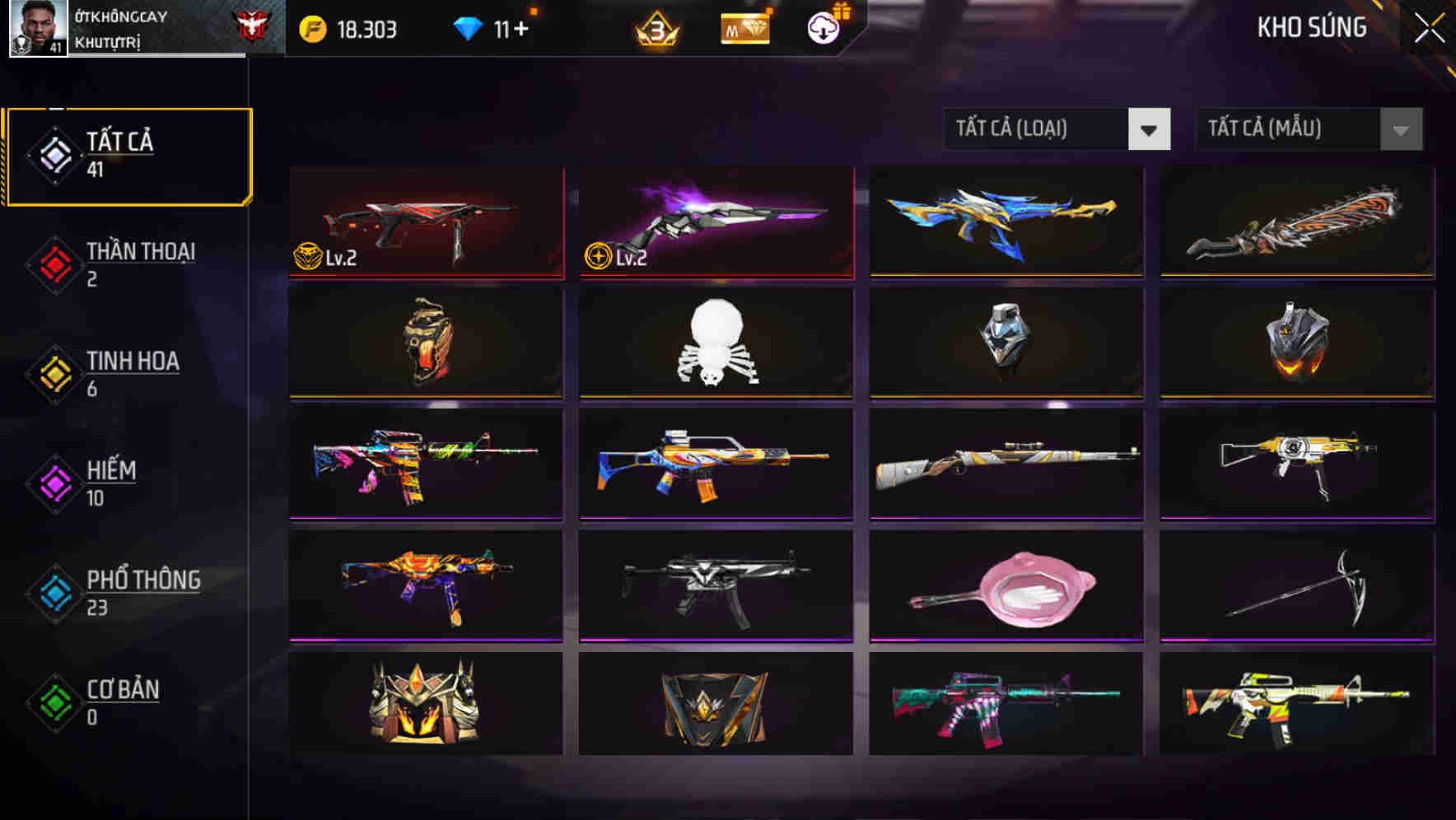Select the CƠ BẢN category with 0 items

(119, 701)
